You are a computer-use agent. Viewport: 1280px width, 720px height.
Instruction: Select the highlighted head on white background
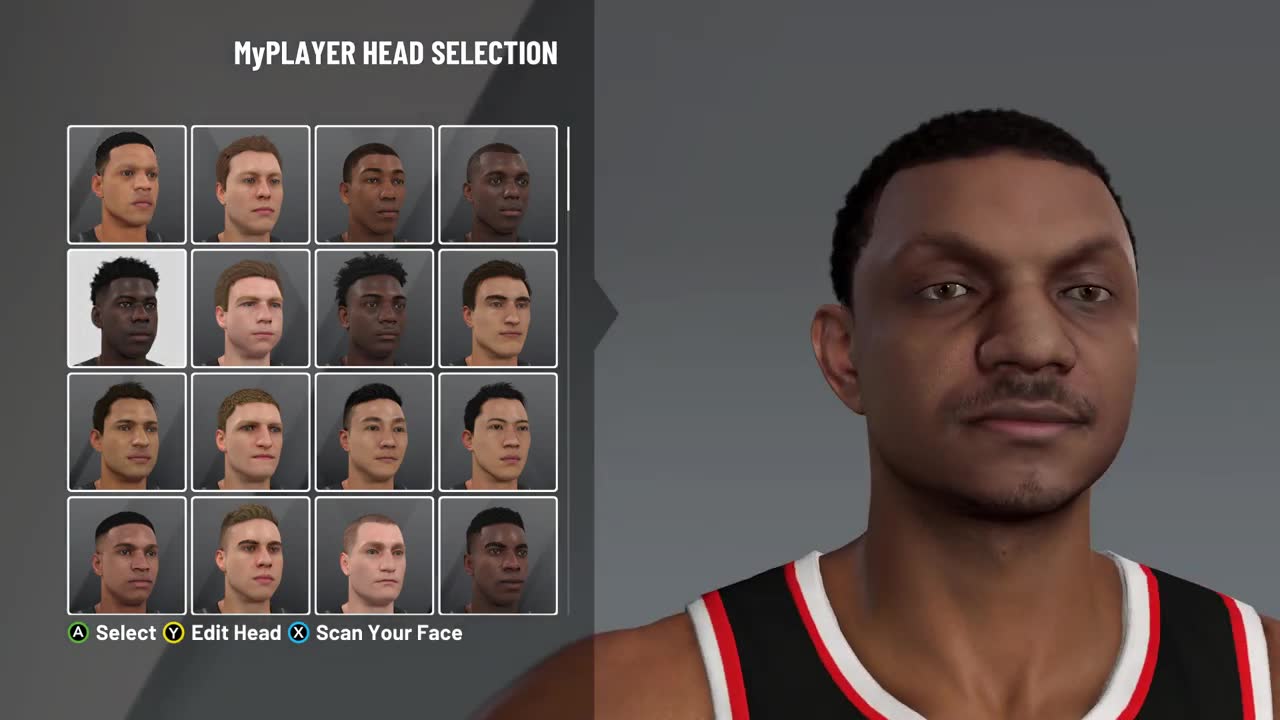127,308
